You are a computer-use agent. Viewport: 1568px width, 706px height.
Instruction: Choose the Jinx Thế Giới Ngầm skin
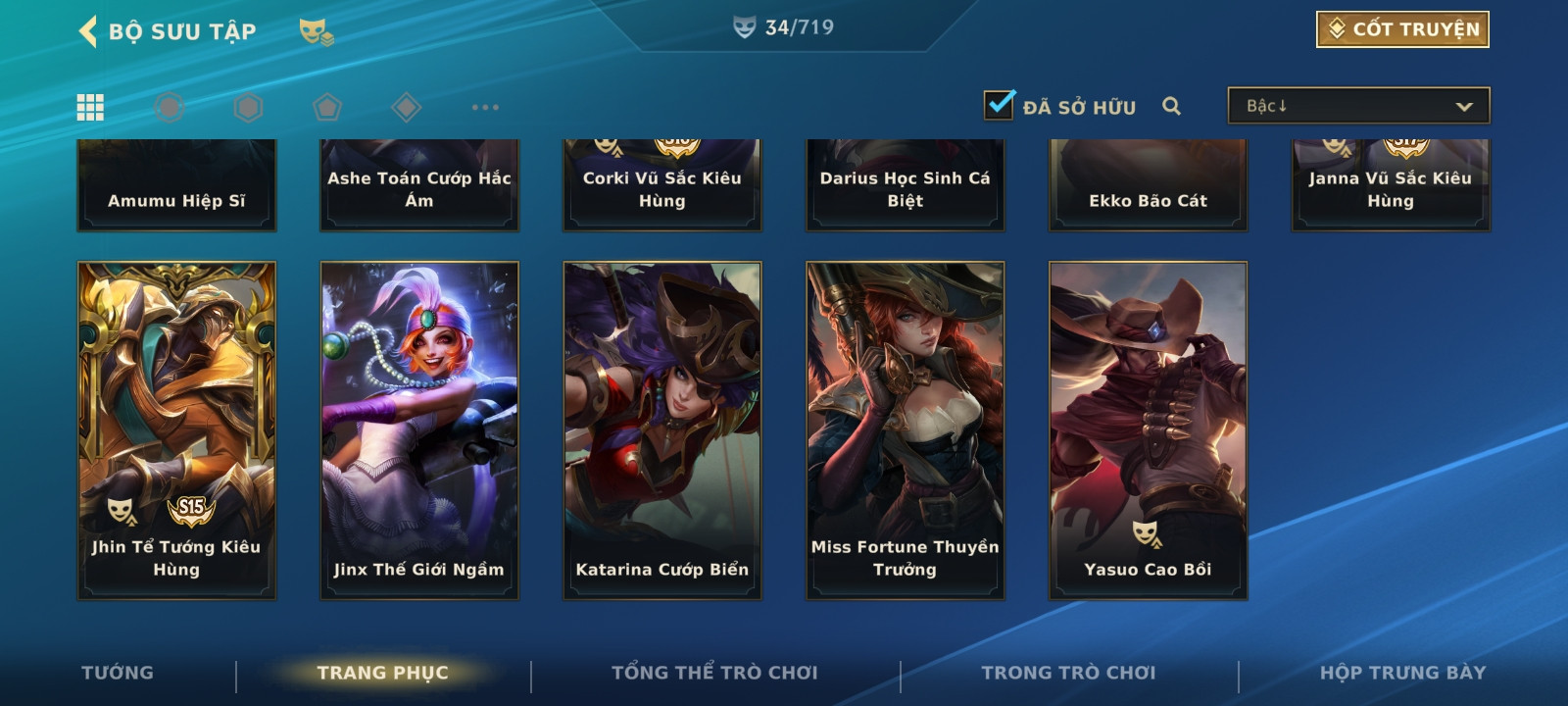[x=419, y=429]
